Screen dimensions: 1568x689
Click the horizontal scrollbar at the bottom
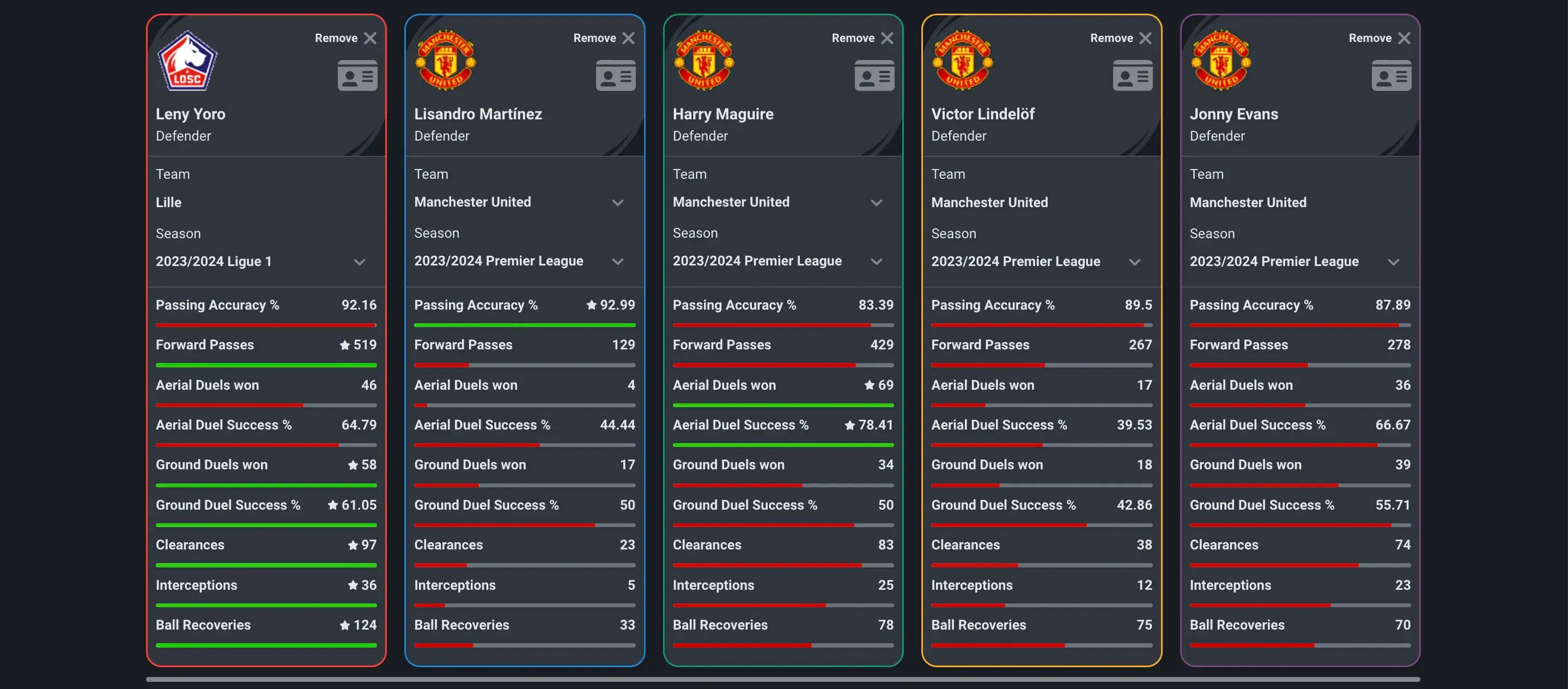[784, 679]
